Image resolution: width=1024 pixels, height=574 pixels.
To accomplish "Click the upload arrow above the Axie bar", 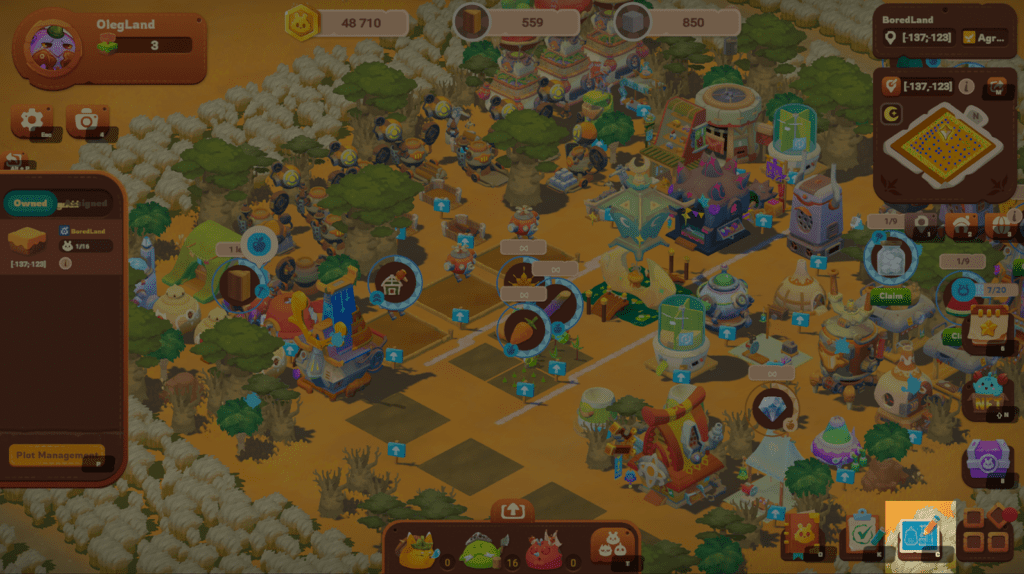I will pos(512,510).
